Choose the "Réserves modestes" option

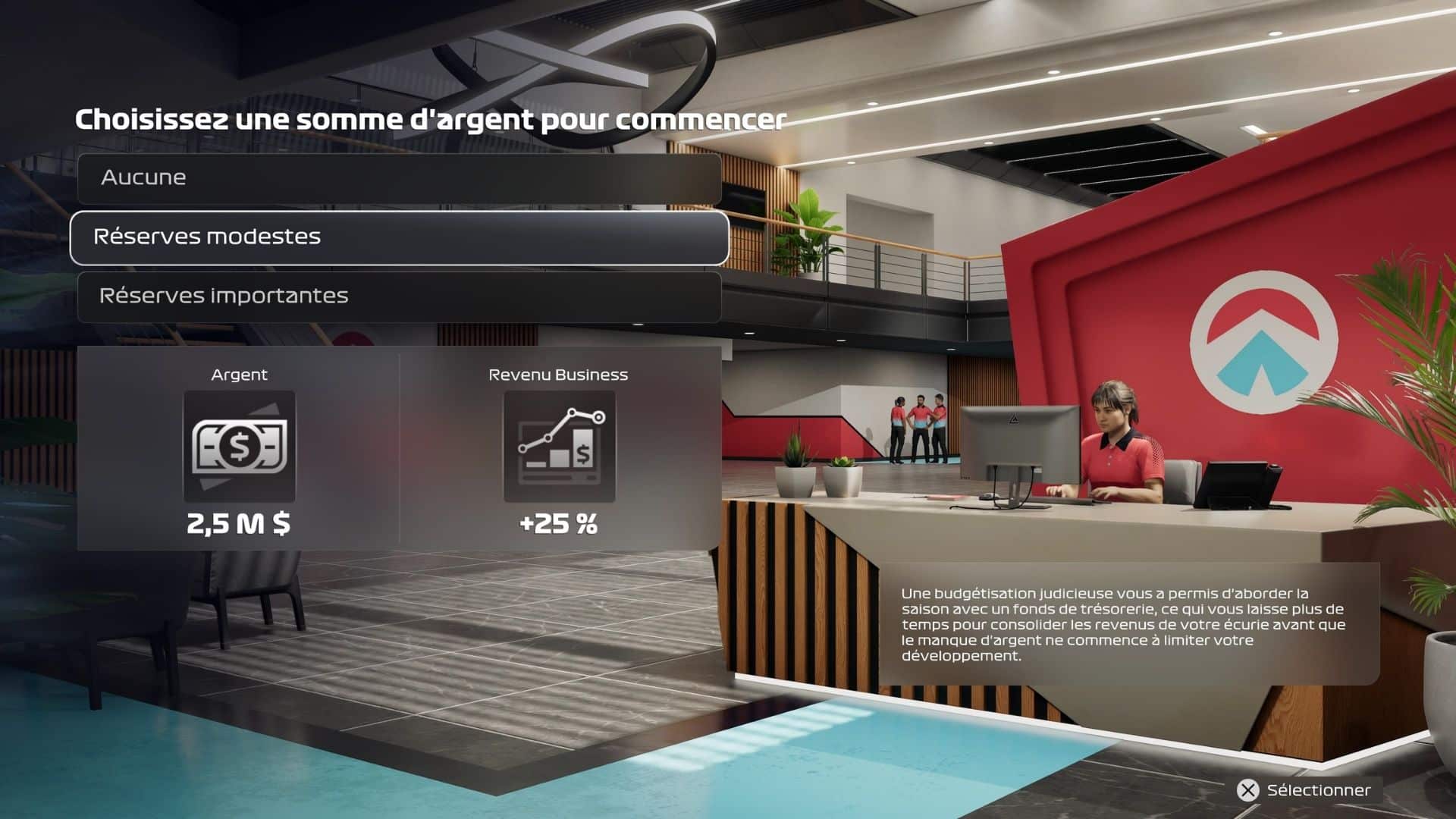tap(399, 237)
